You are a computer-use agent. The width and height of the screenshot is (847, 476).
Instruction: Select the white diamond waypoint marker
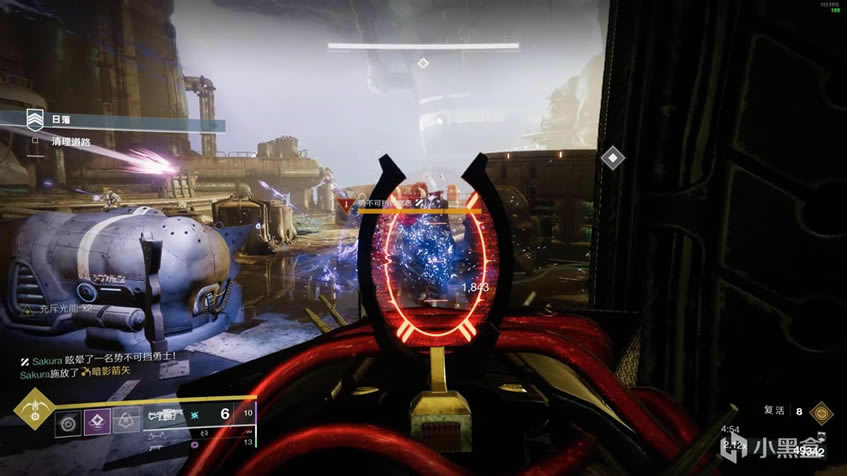[x=611, y=158]
